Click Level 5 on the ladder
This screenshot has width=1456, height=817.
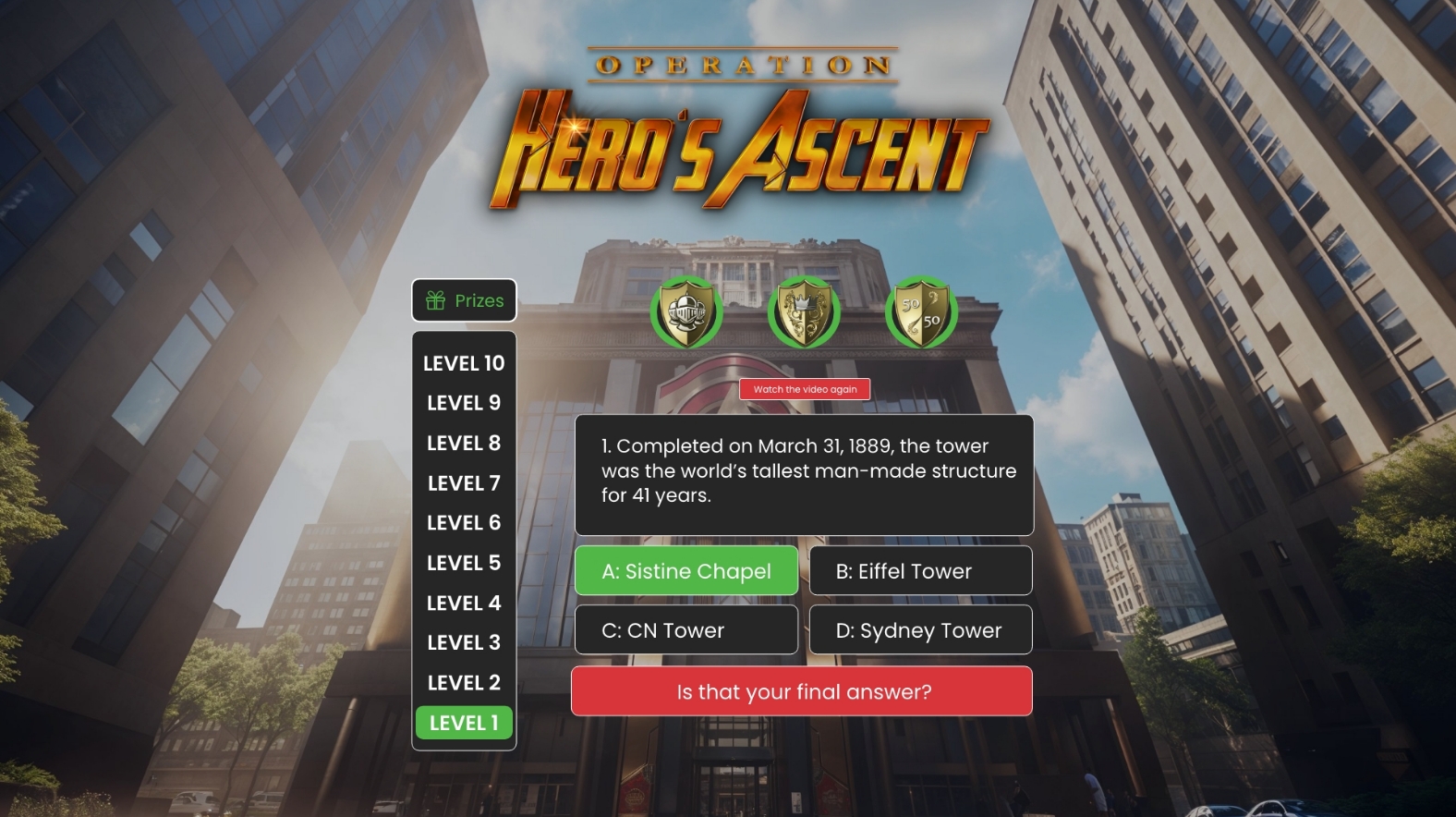pos(464,563)
